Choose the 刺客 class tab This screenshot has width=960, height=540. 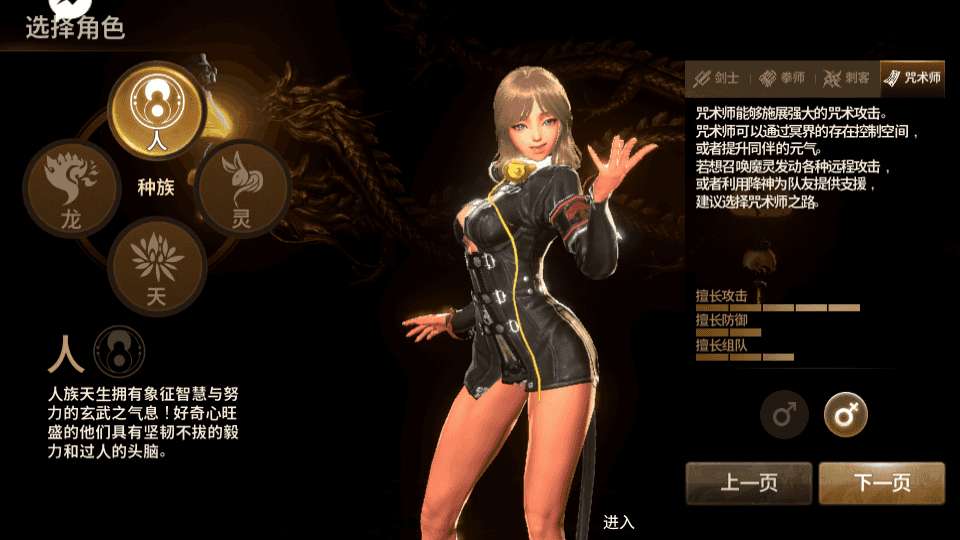846,78
